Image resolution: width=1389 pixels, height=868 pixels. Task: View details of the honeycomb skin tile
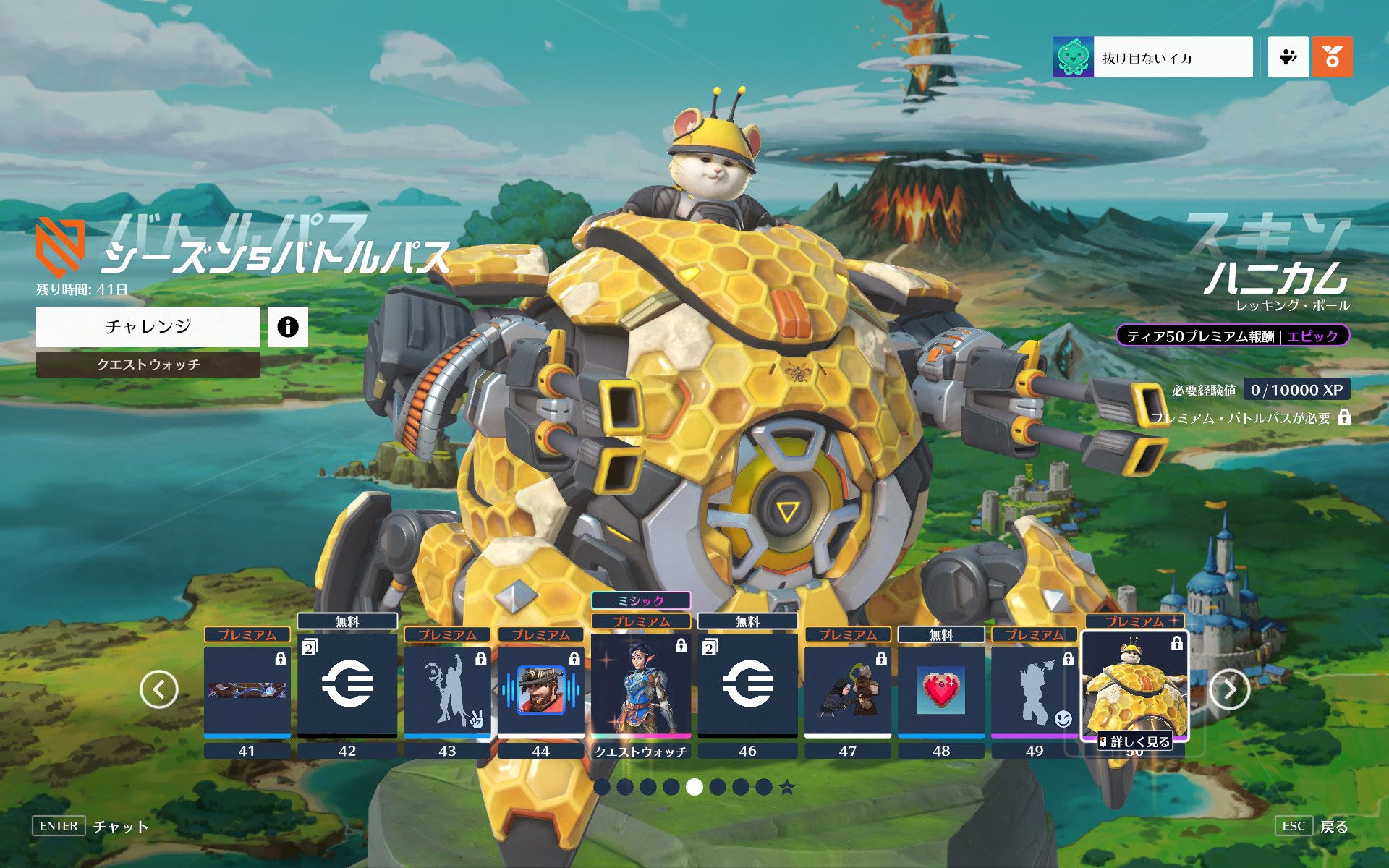(1134, 741)
